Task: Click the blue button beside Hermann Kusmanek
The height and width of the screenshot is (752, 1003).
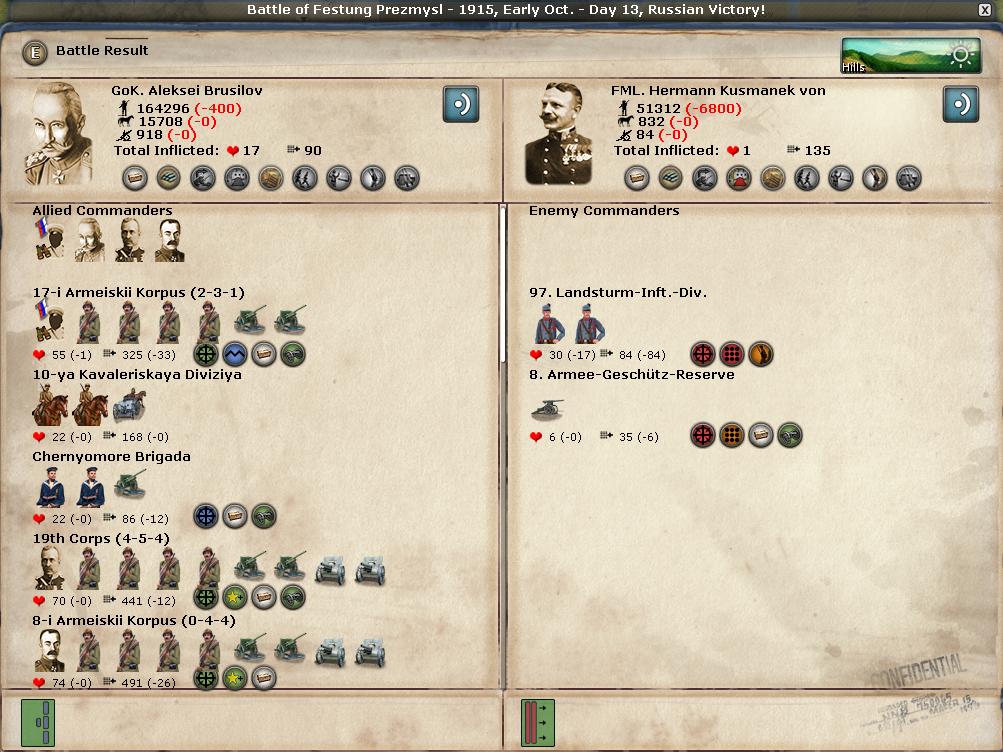Action: coord(960,104)
